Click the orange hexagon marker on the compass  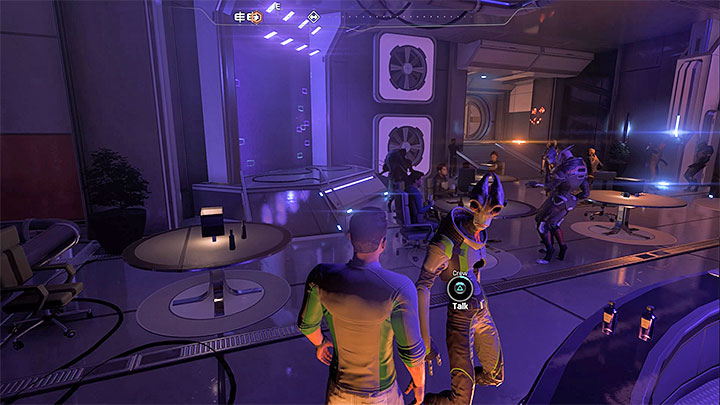255,17
